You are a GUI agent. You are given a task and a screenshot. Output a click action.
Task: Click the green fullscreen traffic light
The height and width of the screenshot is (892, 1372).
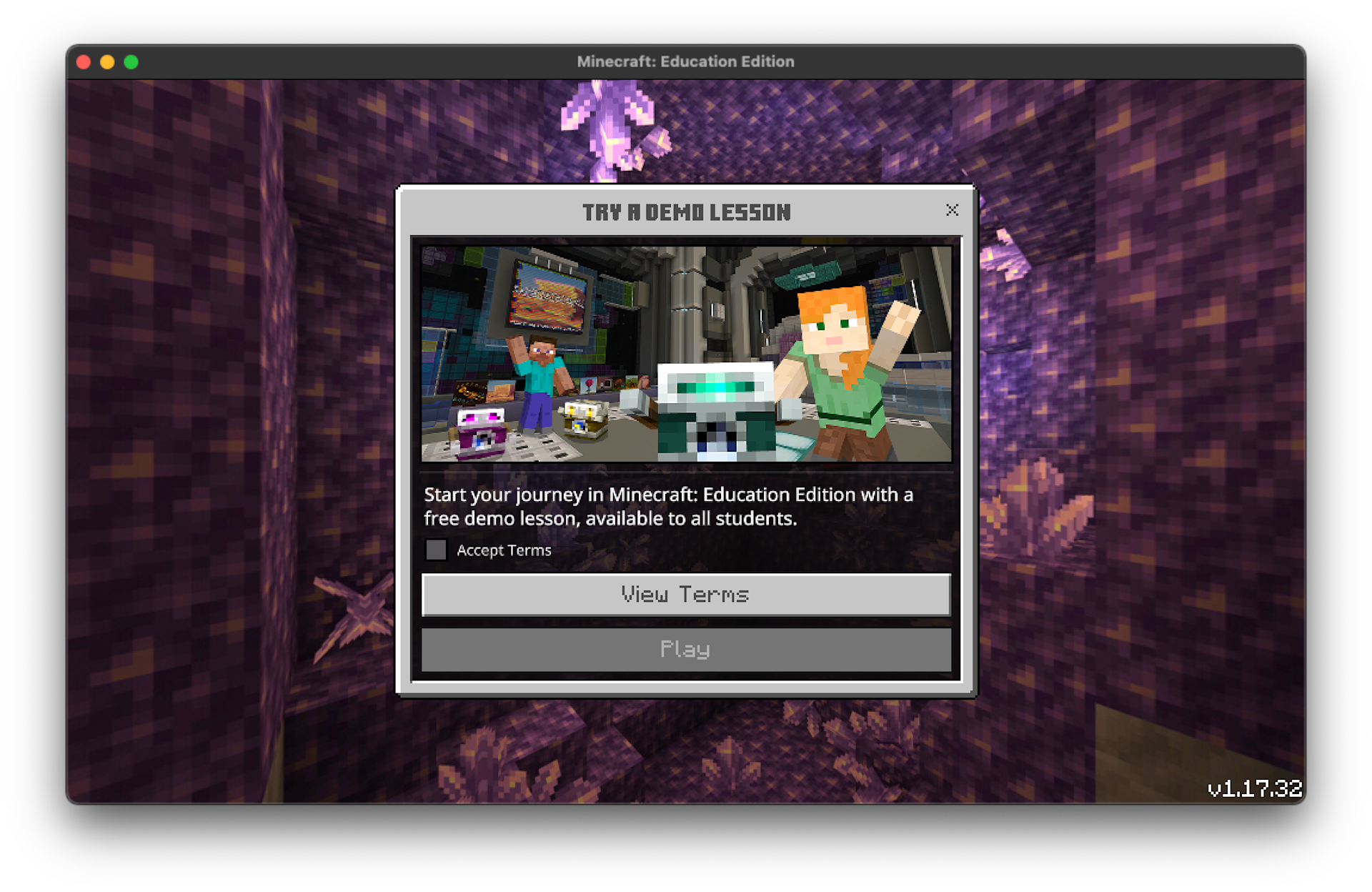click(131, 61)
